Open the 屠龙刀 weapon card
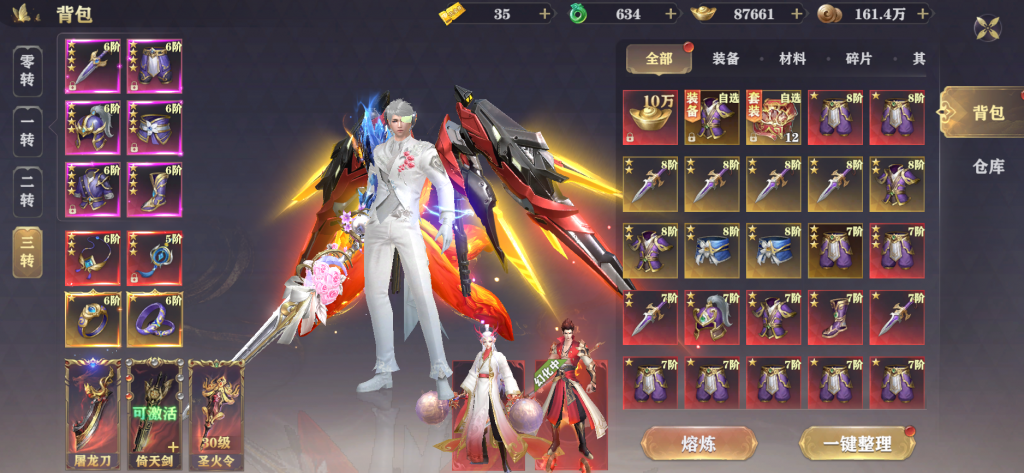The image size is (1024, 473). click(93, 402)
